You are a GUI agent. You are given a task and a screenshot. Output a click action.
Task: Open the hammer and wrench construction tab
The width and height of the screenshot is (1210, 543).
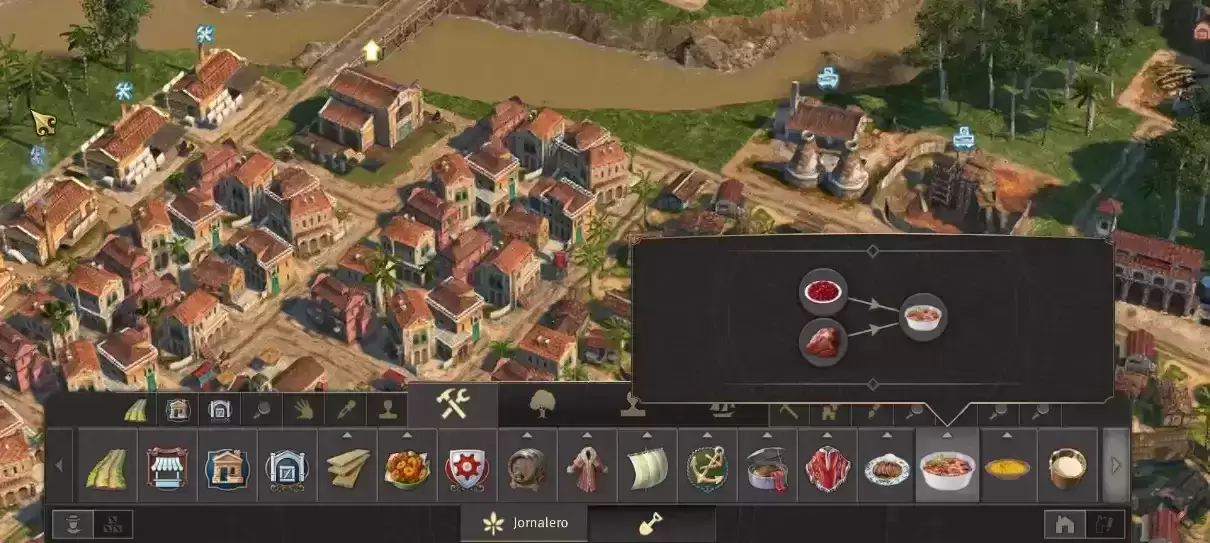pyautogui.click(x=452, y=405)
